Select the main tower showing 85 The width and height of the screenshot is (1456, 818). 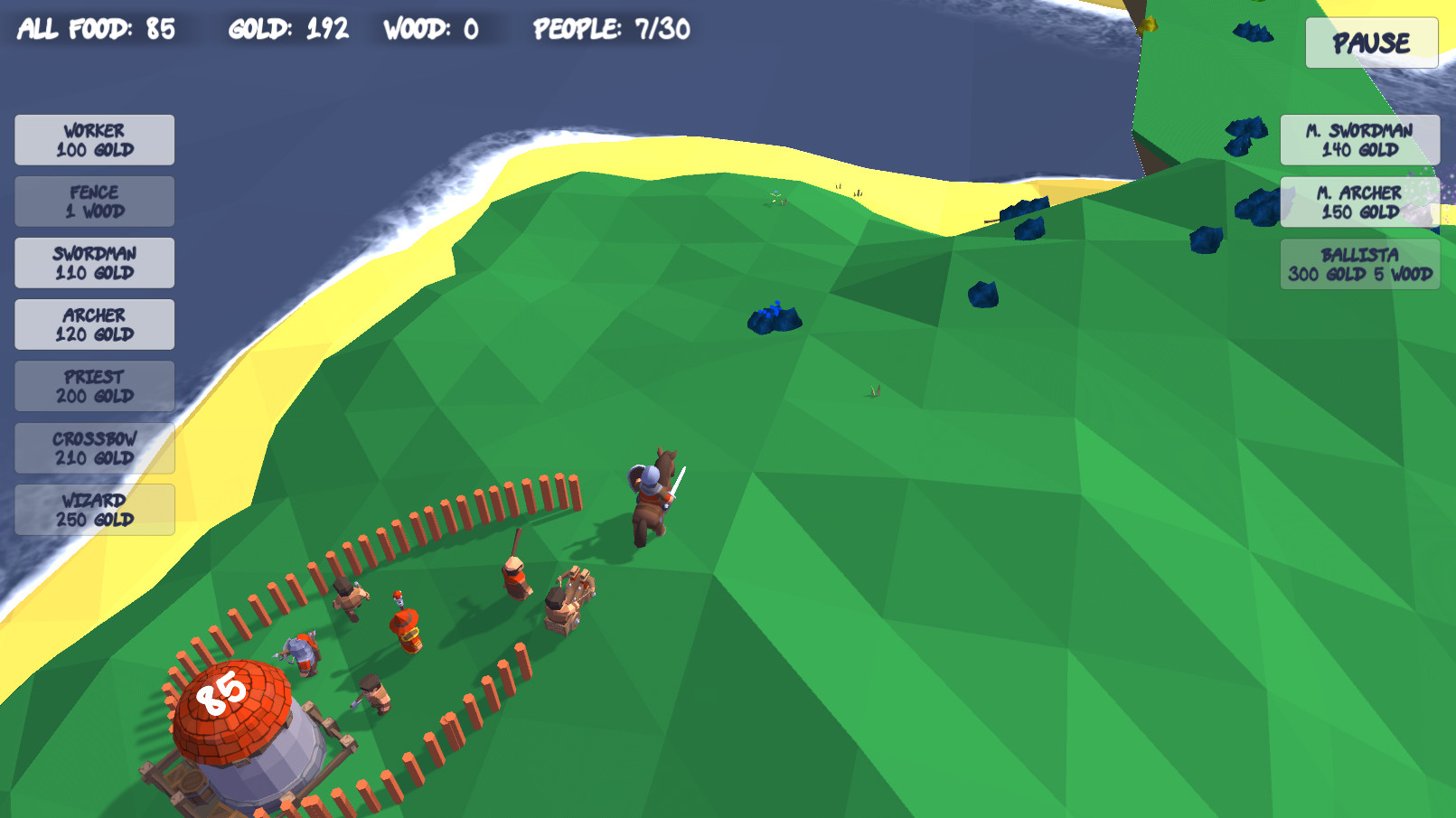(230, 714)
